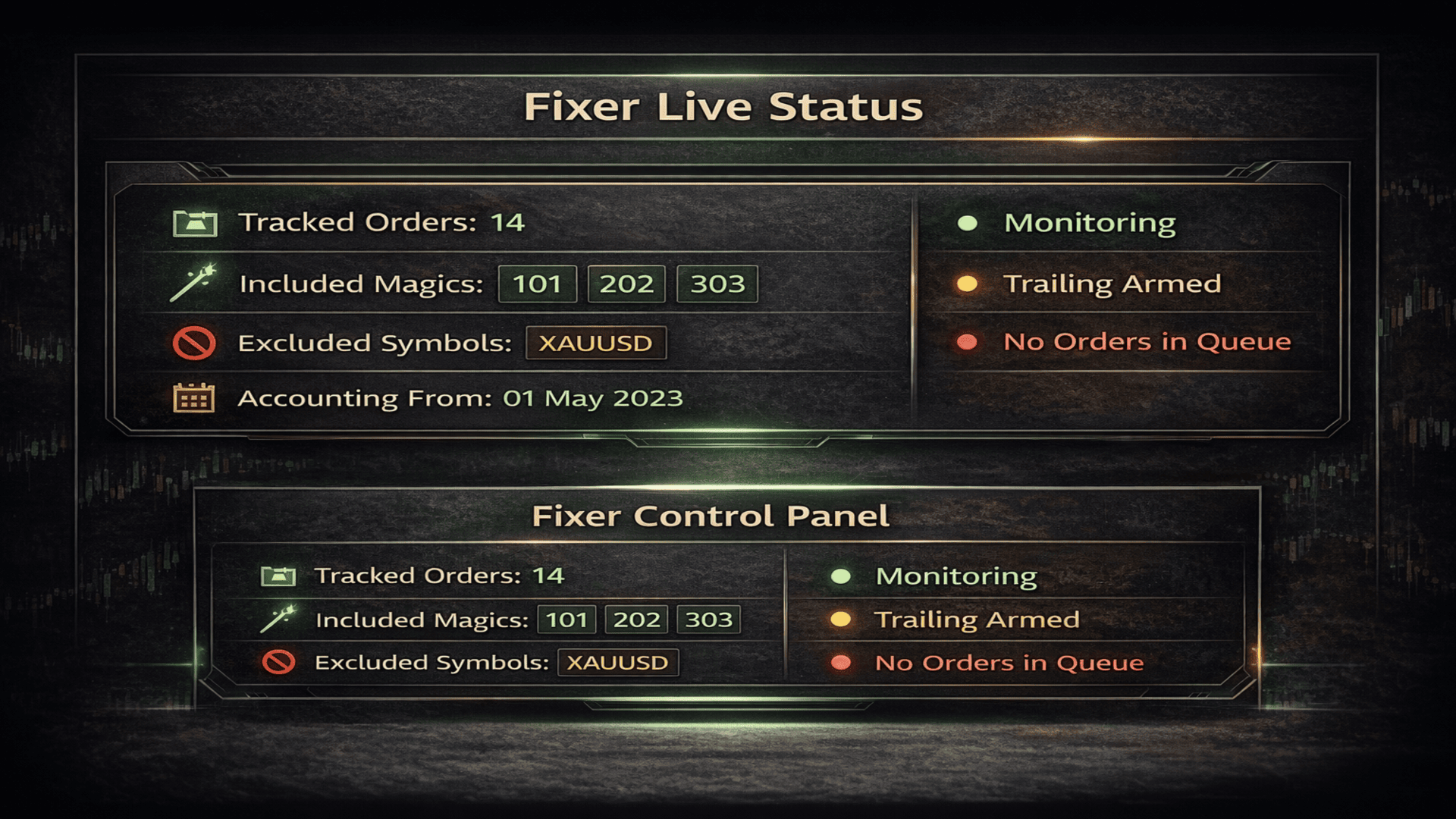Select magic 101 chip in Fixer Live Status
Image resolution: width=1456 pixels, height=819 pixels.
(537, 284)
